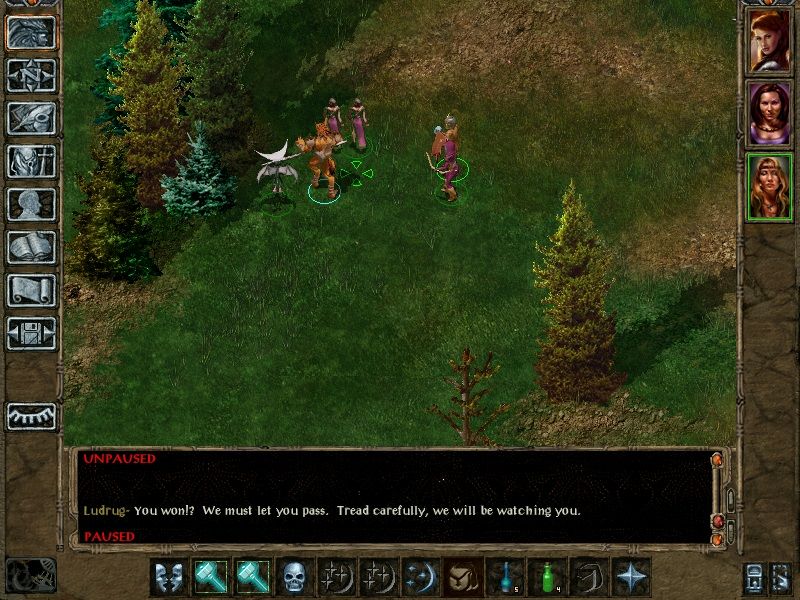Screen dimensions: 800x600
Task: Open the options menu with the floppy disk
Action: coord(31,333)
